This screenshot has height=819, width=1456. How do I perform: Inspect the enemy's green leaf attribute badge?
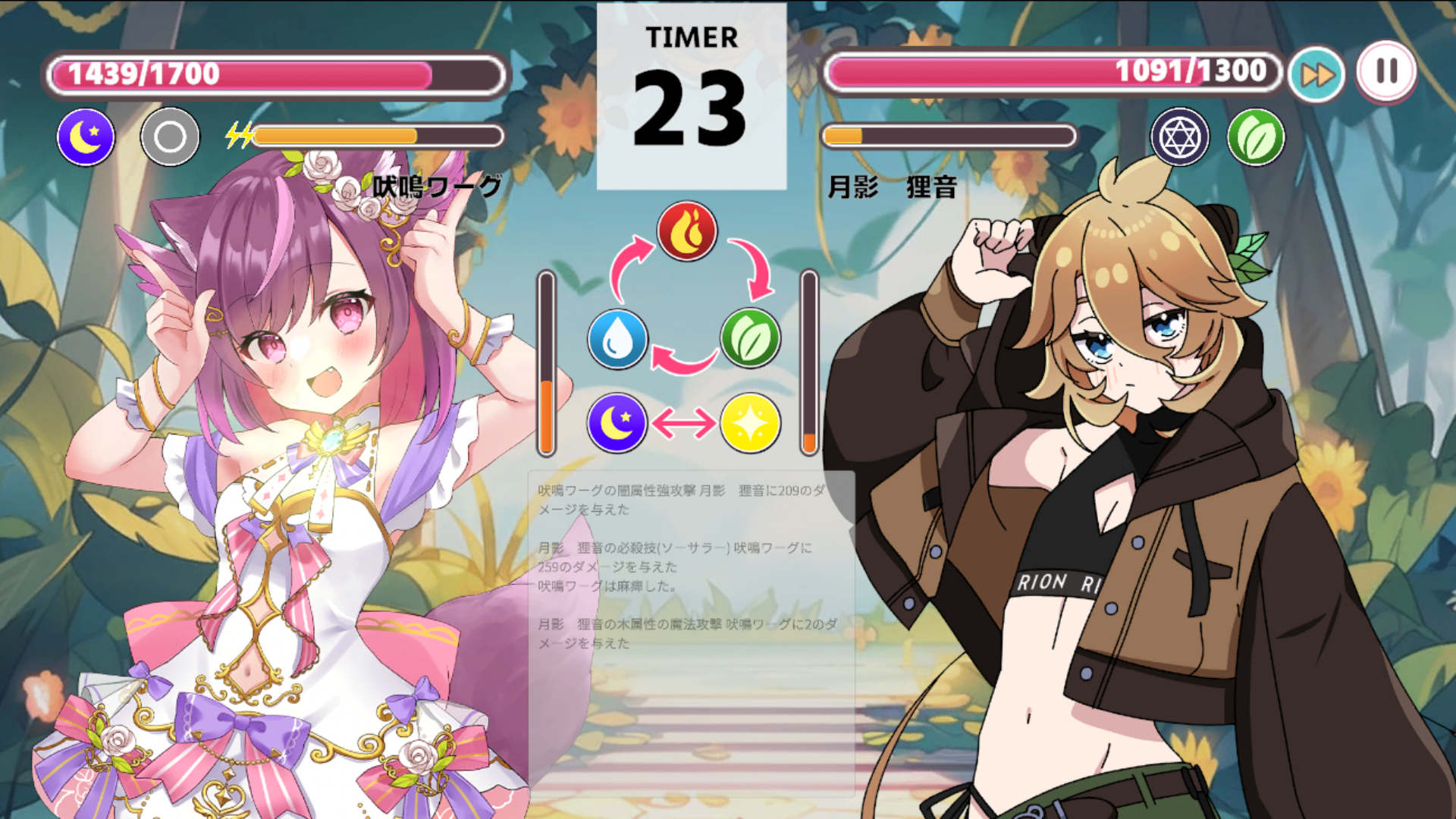pyautogui.click(x=1256, y=137)
